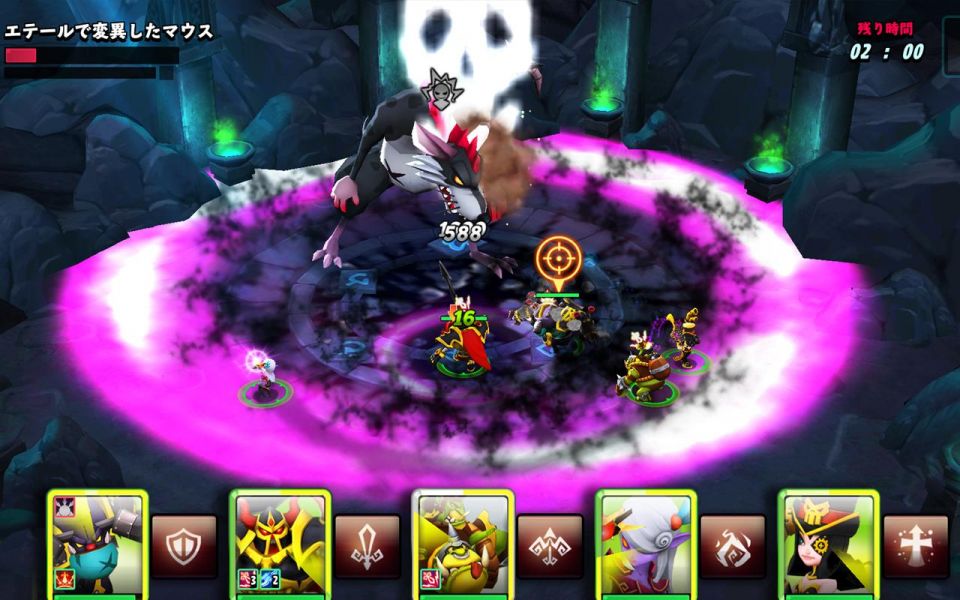
Task: Use the white cross skill button
Action: tap(915, 546)
